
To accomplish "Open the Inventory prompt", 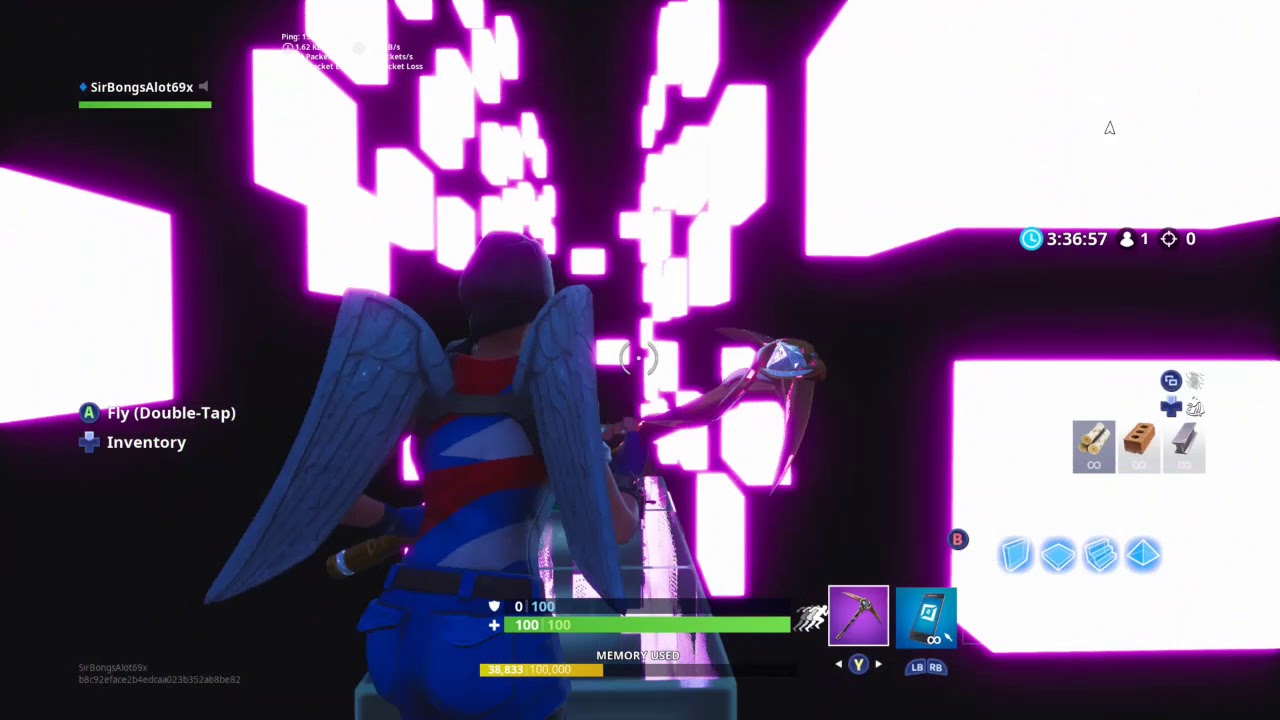I will [x=146, y=442].
